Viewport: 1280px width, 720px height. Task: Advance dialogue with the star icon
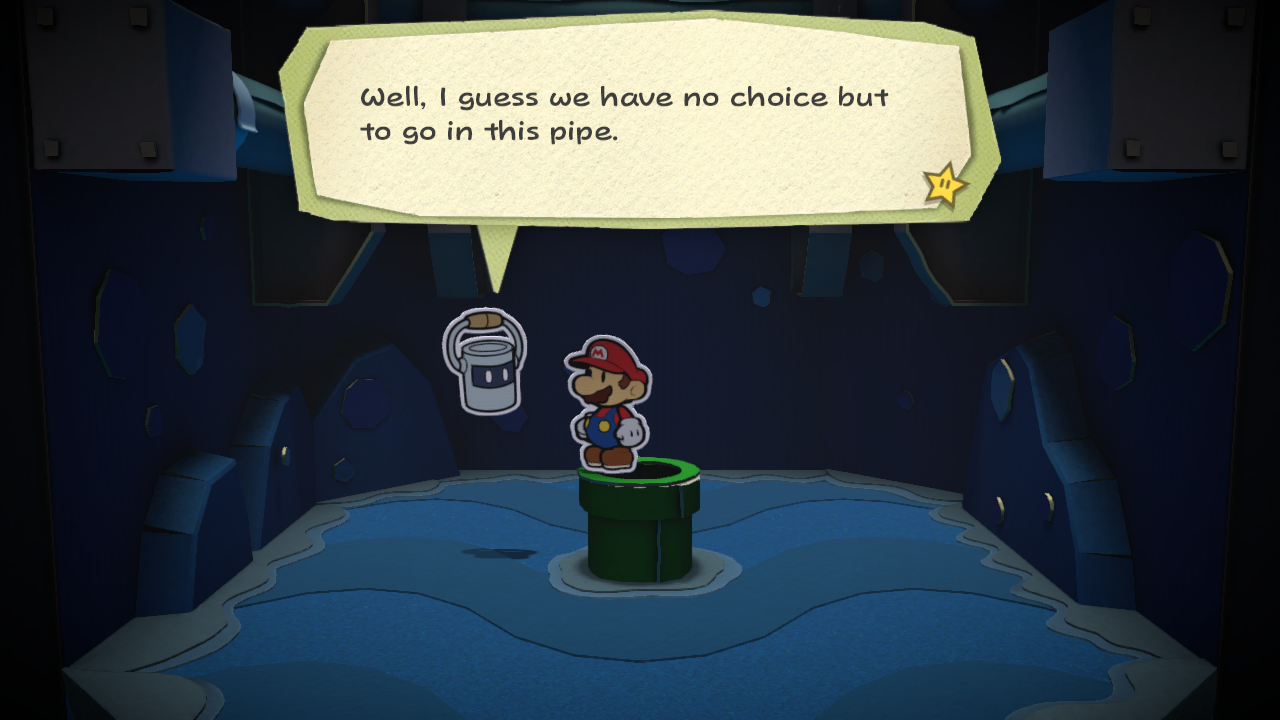(x=944, y=185)
